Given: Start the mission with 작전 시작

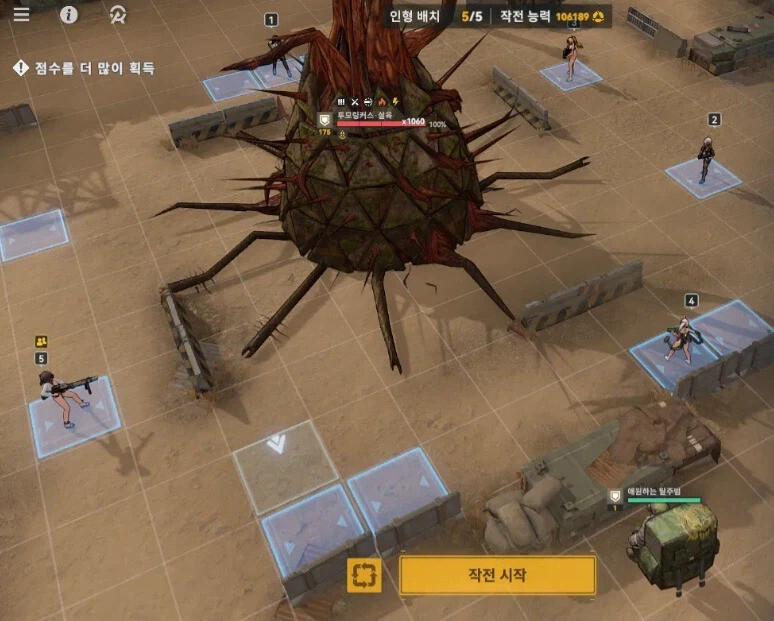Looking at the screenshot, I should (x=497, y=575).
